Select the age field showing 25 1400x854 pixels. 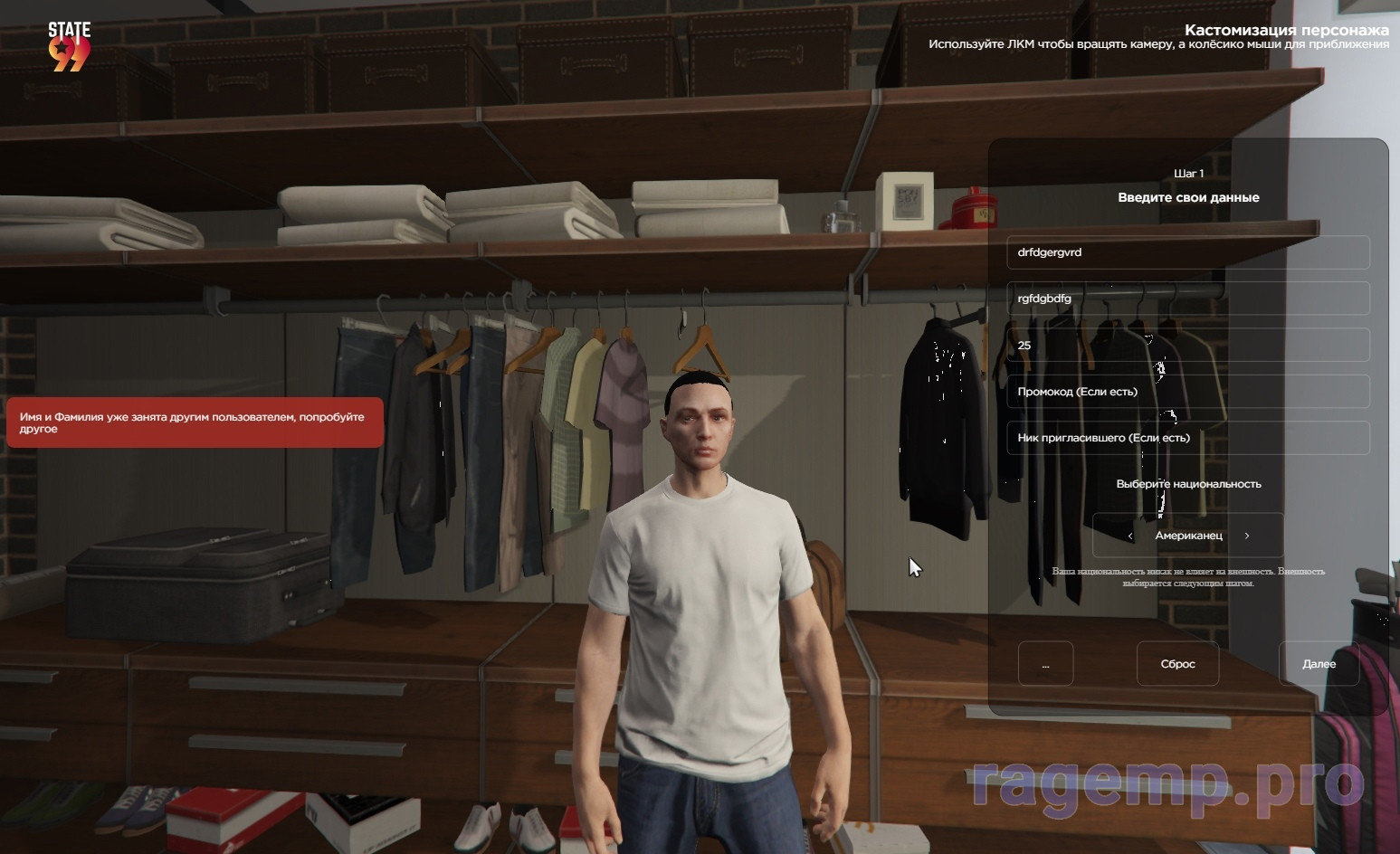(1187, 345)
